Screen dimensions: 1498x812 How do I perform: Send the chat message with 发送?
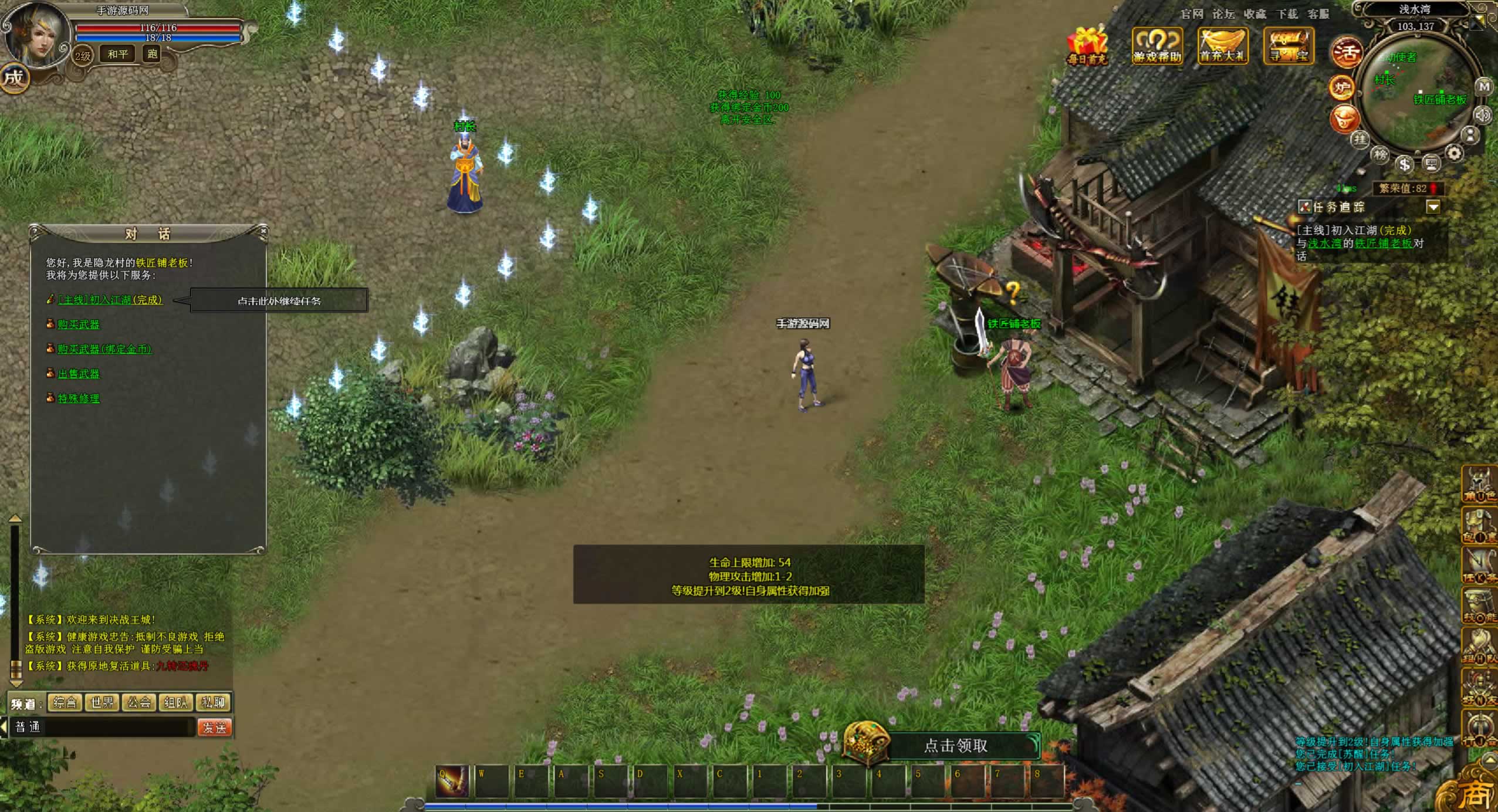[214, 728]
